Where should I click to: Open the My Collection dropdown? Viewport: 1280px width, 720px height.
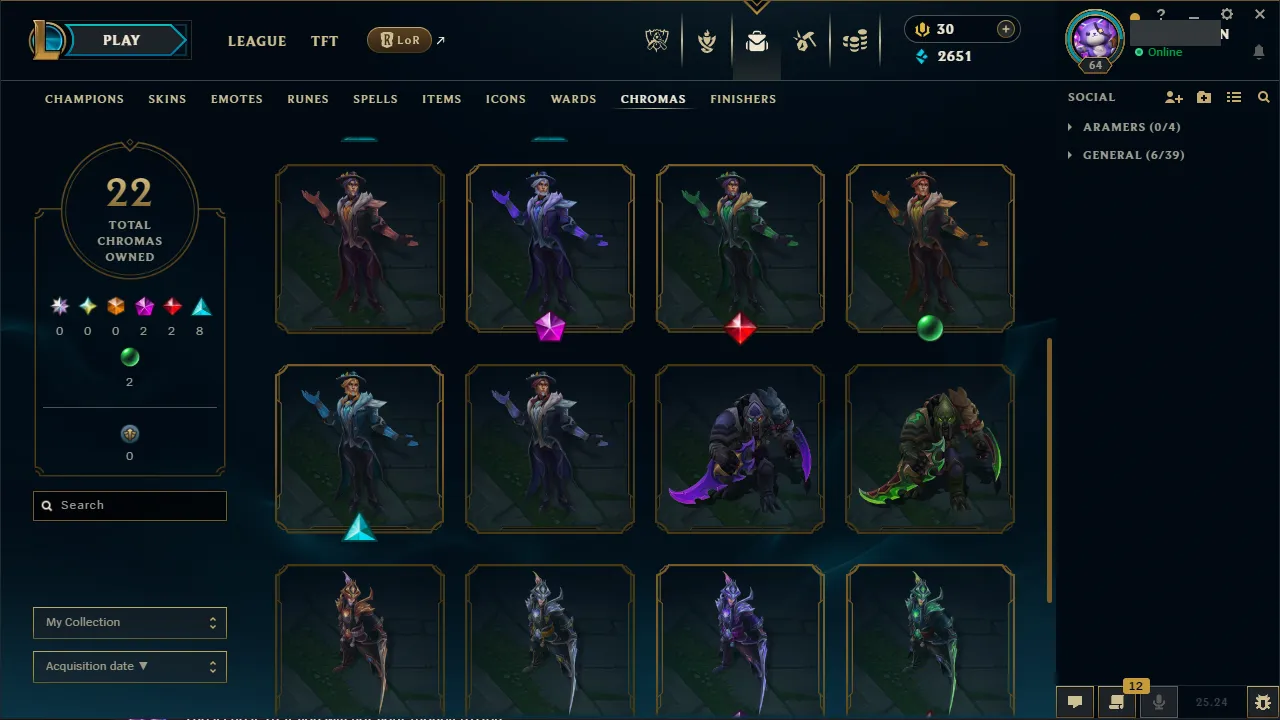click(129, 622)
